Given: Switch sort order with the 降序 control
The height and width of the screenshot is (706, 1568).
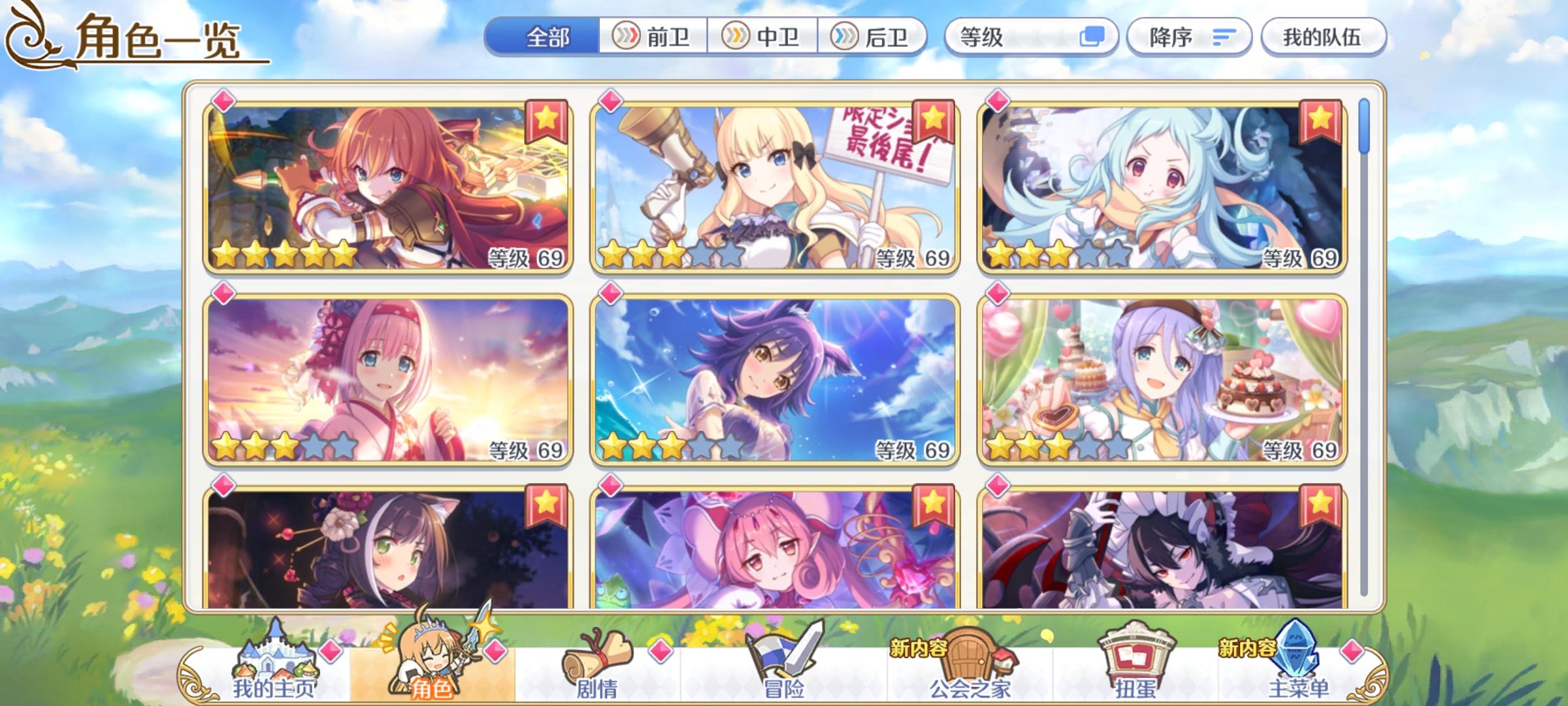Looking at the screenshot, I should pyautogui.click(x=1189, y=37).
